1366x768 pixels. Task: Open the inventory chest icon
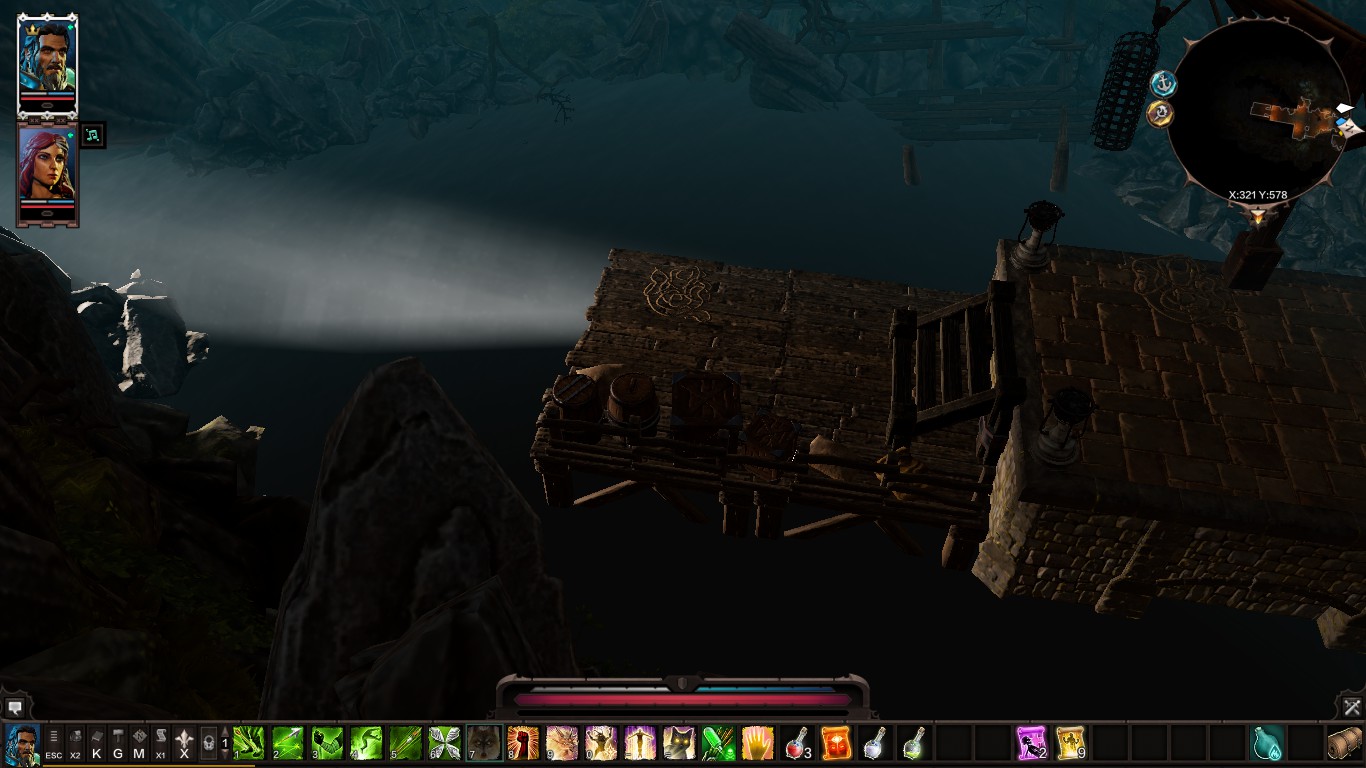[x=1345, y=743]
